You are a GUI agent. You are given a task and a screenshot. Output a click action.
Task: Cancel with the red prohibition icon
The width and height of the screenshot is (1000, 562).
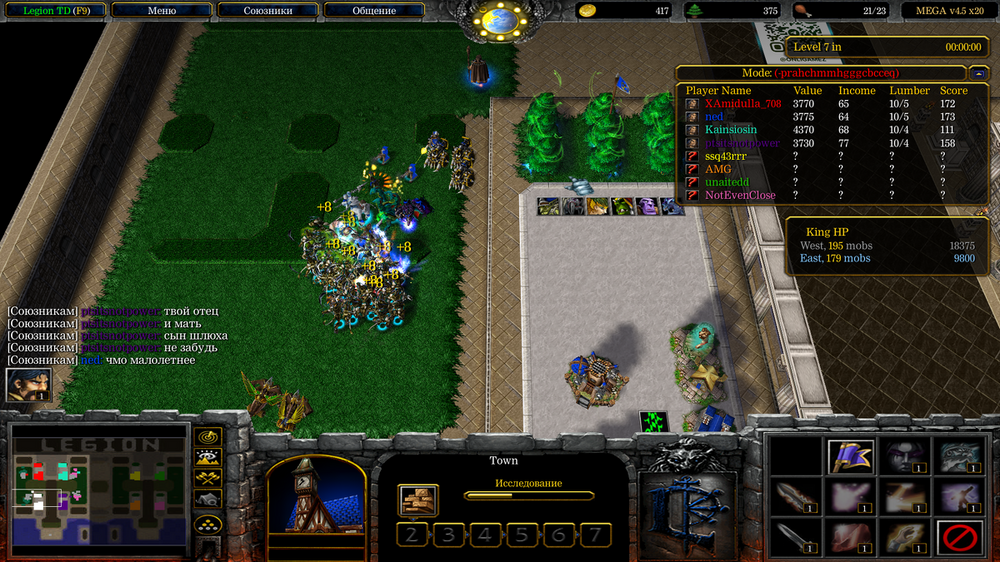coord(958,538)
